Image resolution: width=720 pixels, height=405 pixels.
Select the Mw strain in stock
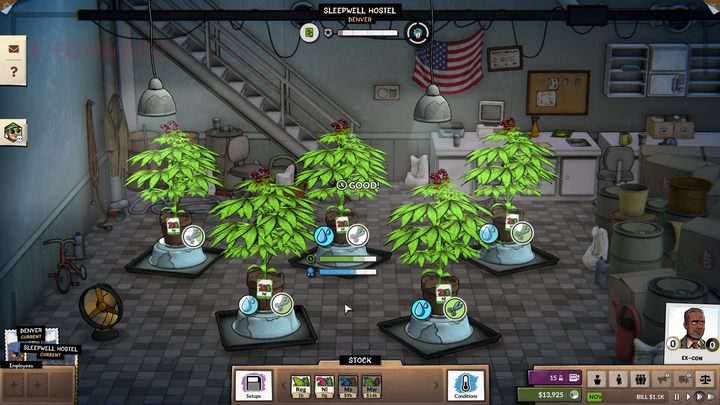[371, 383]
